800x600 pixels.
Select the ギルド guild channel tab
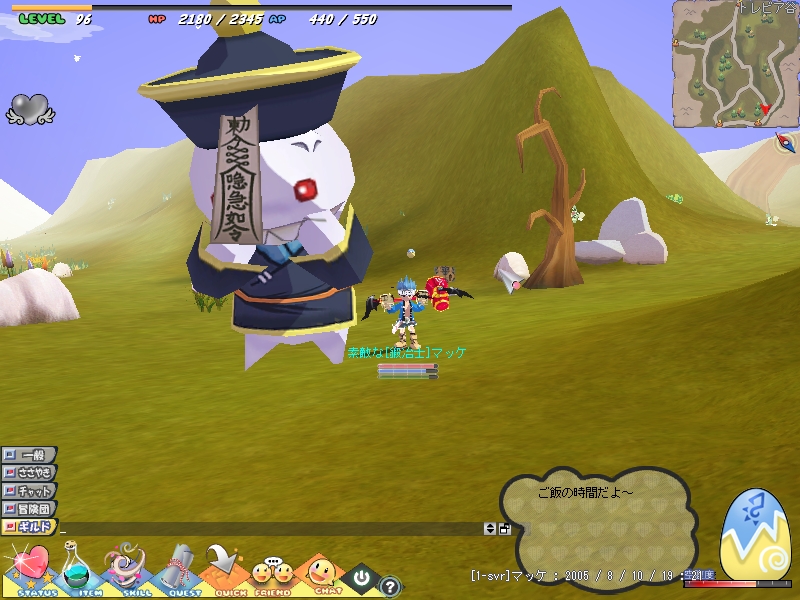click(x=30, y=527)
